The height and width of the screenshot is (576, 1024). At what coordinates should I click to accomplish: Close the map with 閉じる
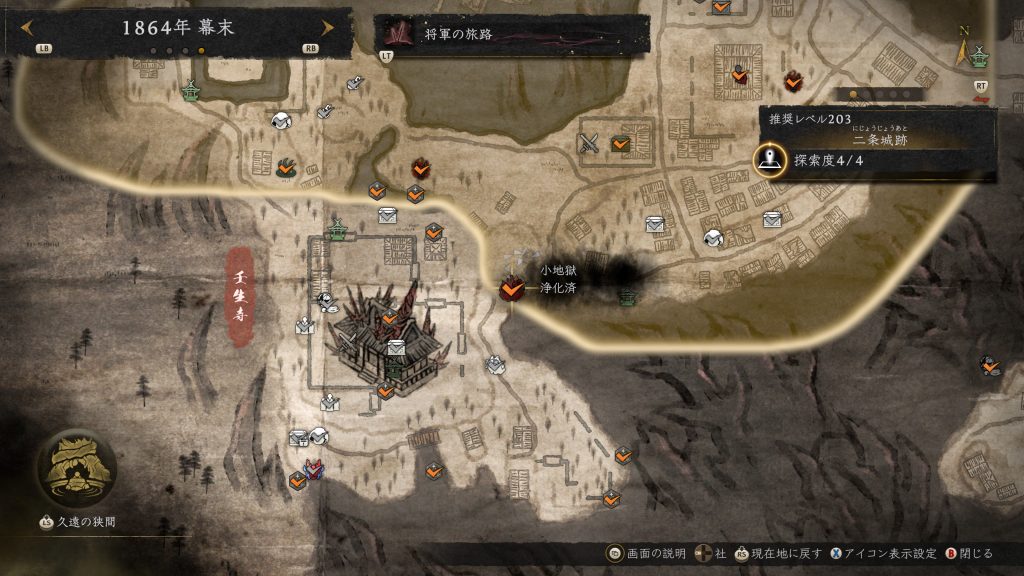(x=967, y=553)
